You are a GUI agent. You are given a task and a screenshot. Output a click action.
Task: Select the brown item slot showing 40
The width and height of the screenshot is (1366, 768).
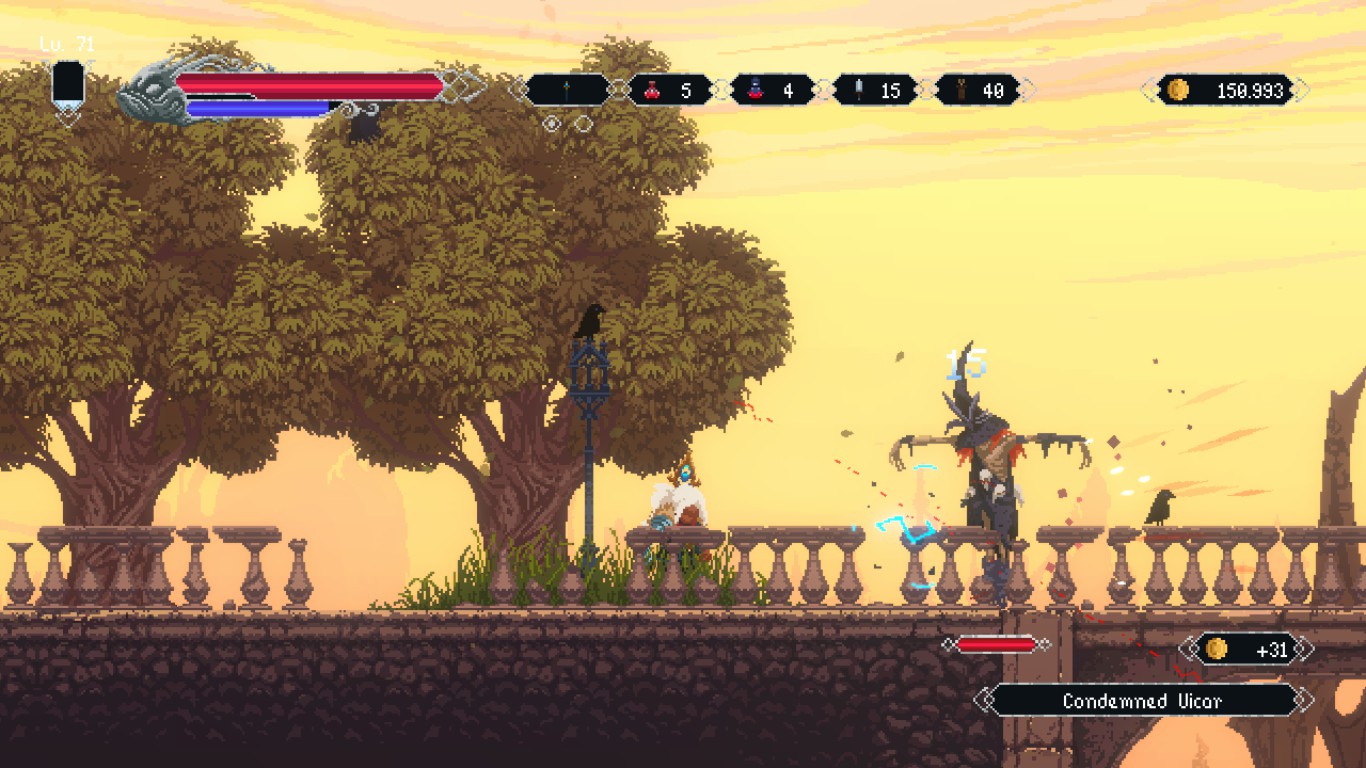click(x=977, y=90)
